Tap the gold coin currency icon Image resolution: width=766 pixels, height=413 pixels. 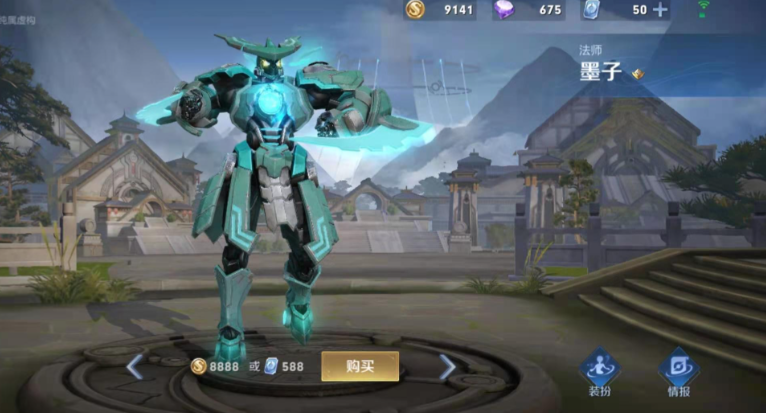click(415, 10)
